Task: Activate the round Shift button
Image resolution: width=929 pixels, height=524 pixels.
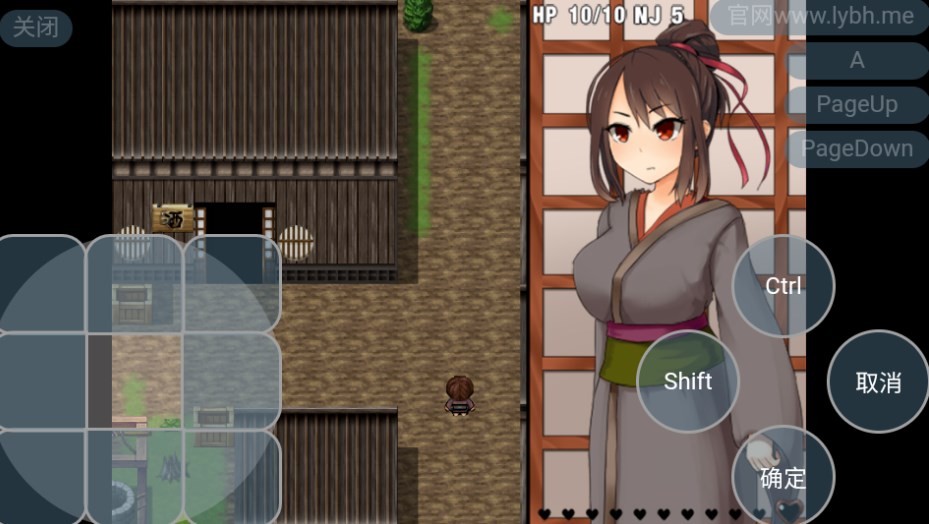Action: [x=688, y=381]
